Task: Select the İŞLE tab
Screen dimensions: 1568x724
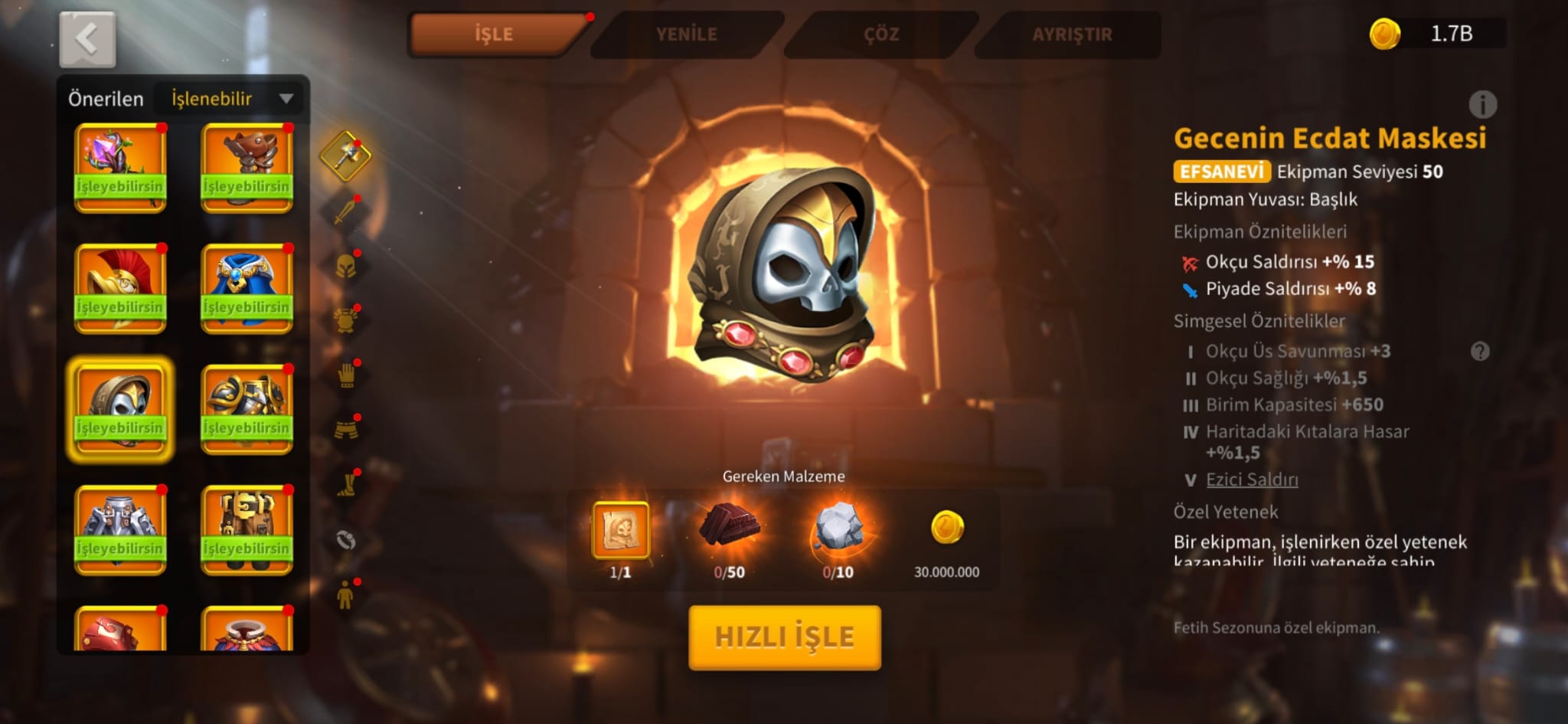Action: click(x=495, y=34)
